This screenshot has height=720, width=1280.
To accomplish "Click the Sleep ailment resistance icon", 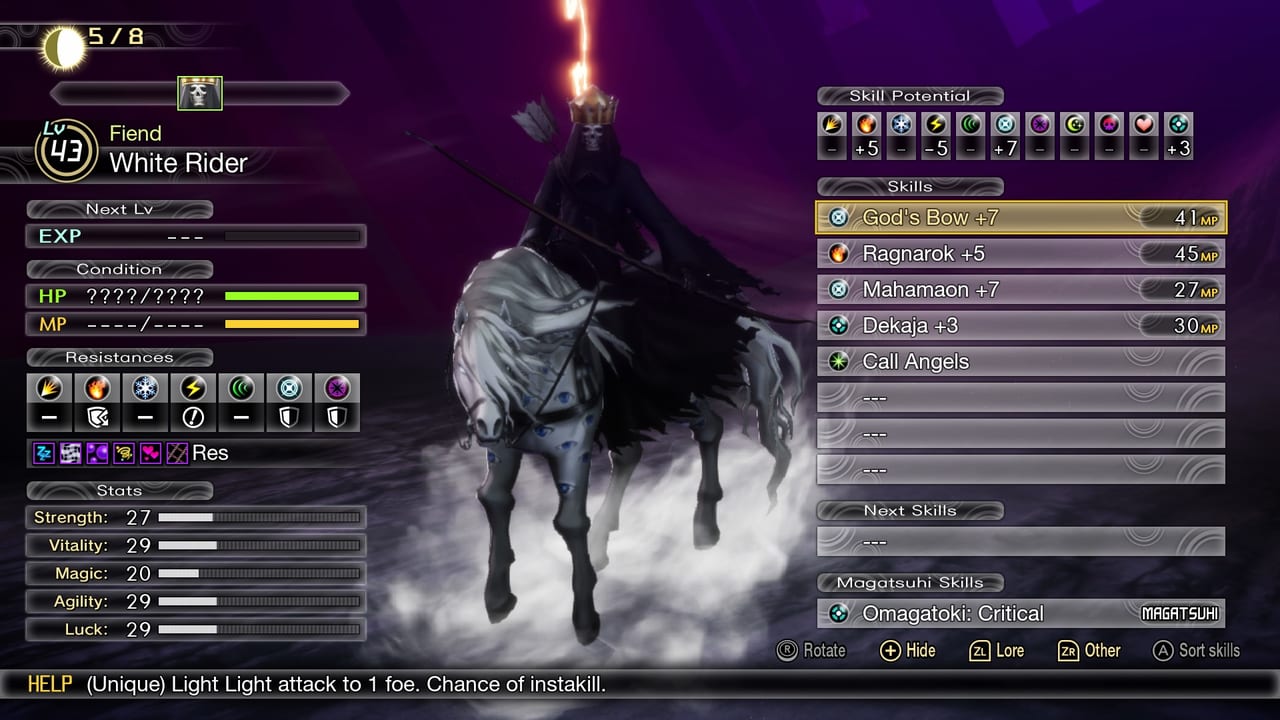I will pyautogui.click(x=43, y=452).
